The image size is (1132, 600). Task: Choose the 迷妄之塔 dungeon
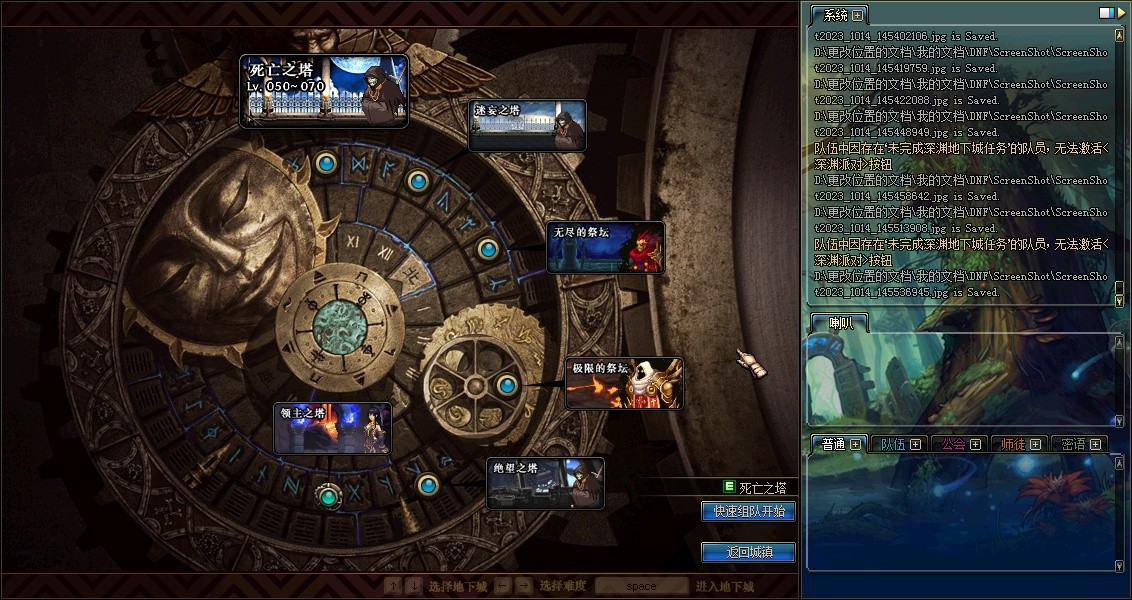[528, 125]
